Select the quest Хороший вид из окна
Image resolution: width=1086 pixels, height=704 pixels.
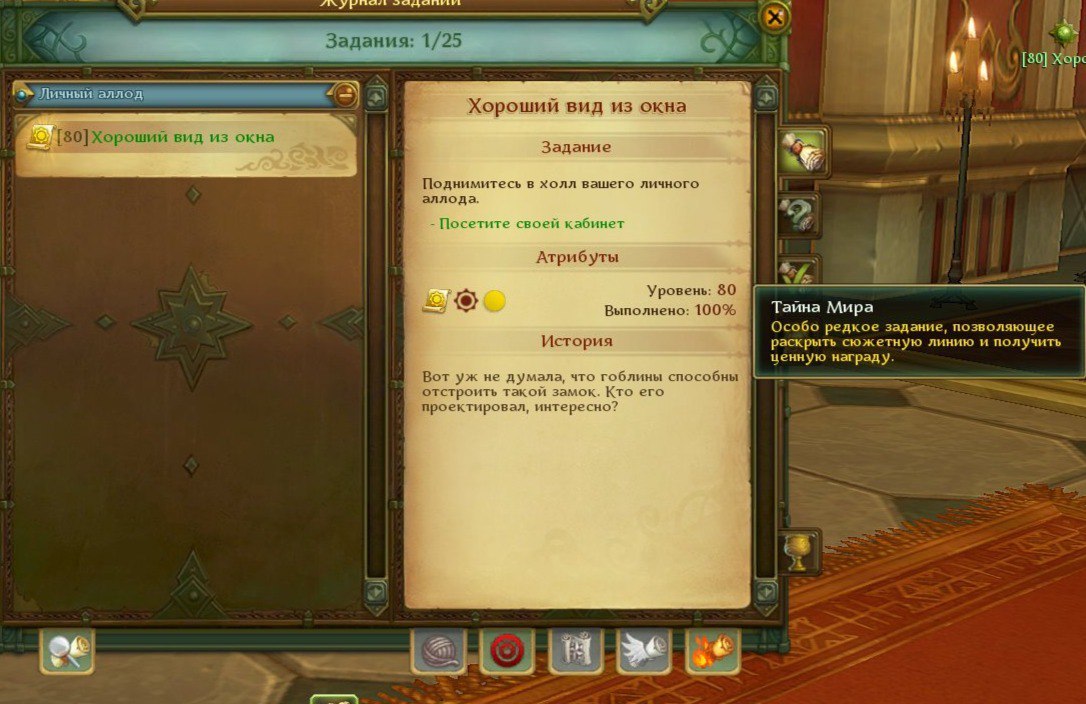pyautogui.click(x=183, y=137)
